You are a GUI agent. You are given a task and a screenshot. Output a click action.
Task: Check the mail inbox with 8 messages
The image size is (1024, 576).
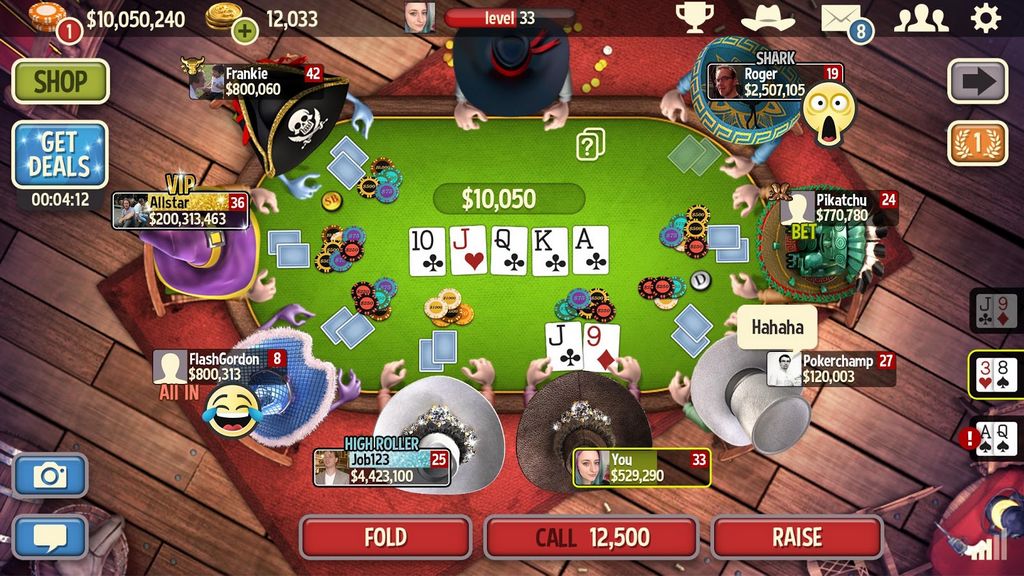tap(842, 18)
